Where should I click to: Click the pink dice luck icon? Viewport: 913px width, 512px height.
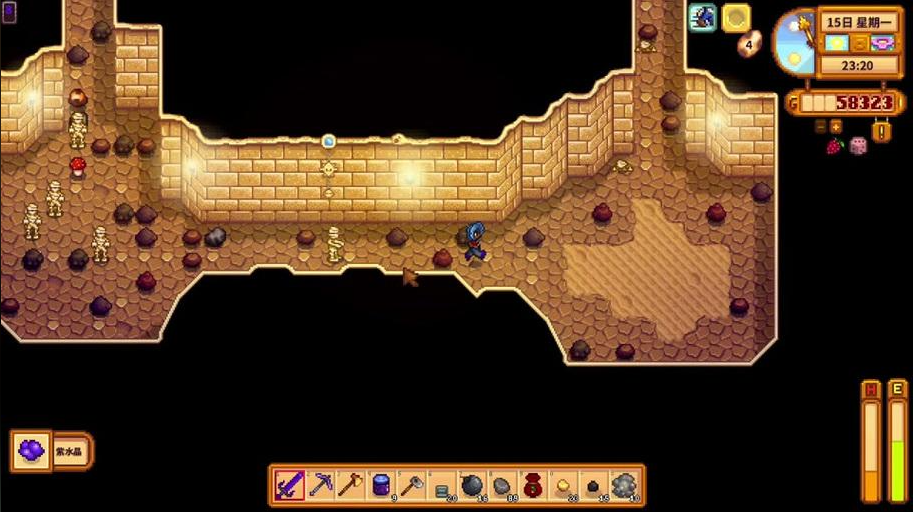(x=858, y=146)
